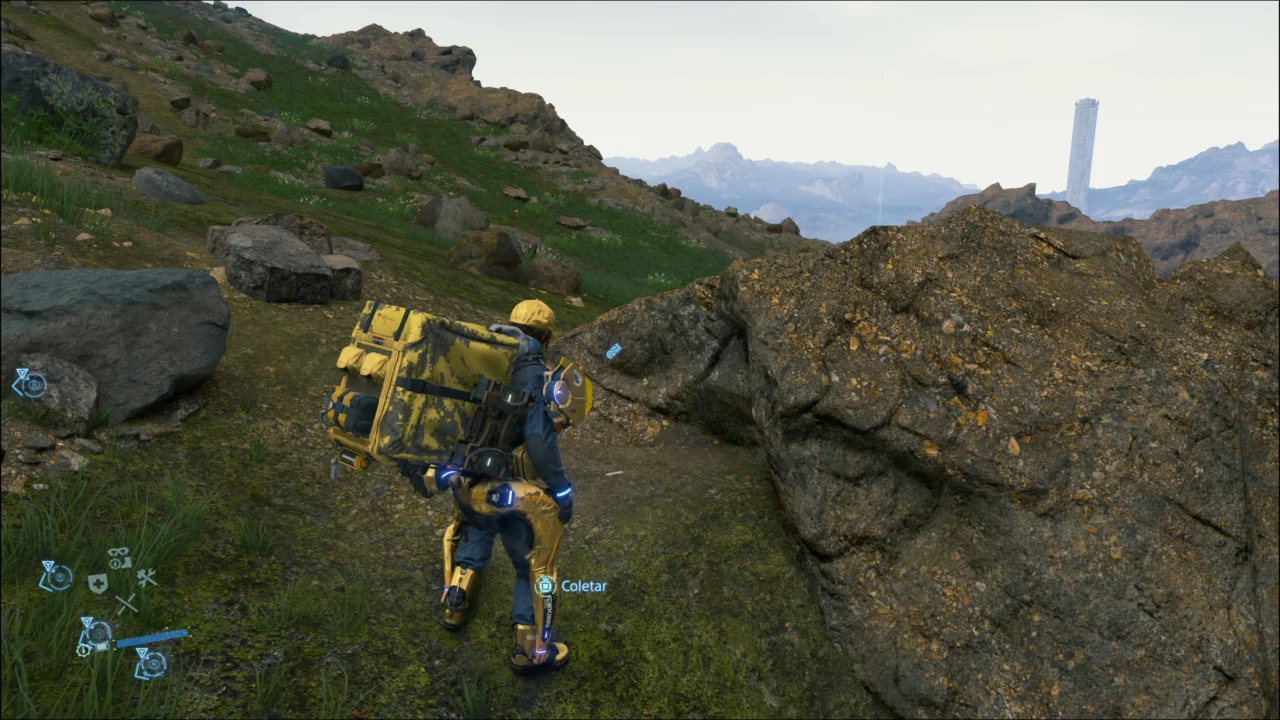Select the crossed wrench tools icon
Image resolution: width=1280 pixels, height=720 pixels.
(147, 577)
